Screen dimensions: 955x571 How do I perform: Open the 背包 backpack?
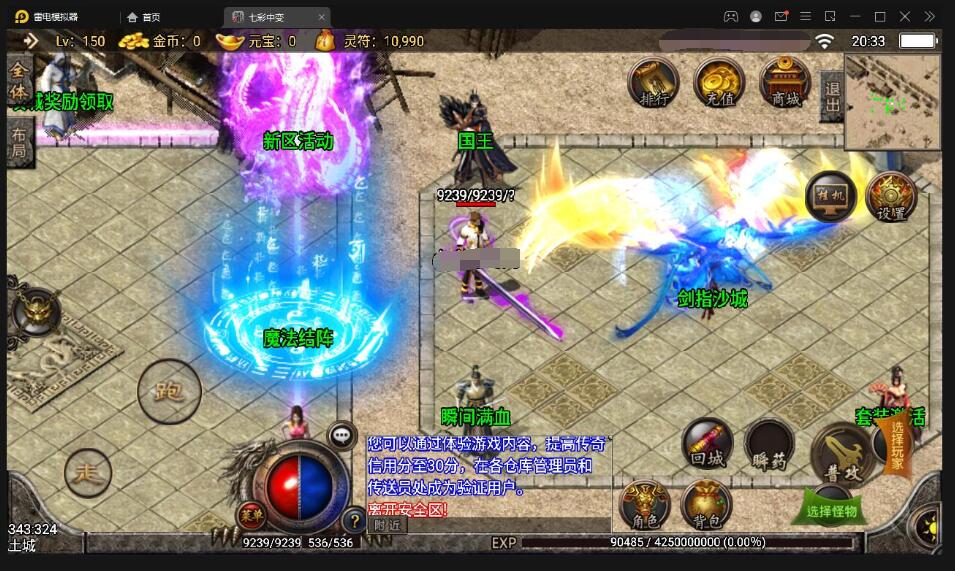(706, 504)
